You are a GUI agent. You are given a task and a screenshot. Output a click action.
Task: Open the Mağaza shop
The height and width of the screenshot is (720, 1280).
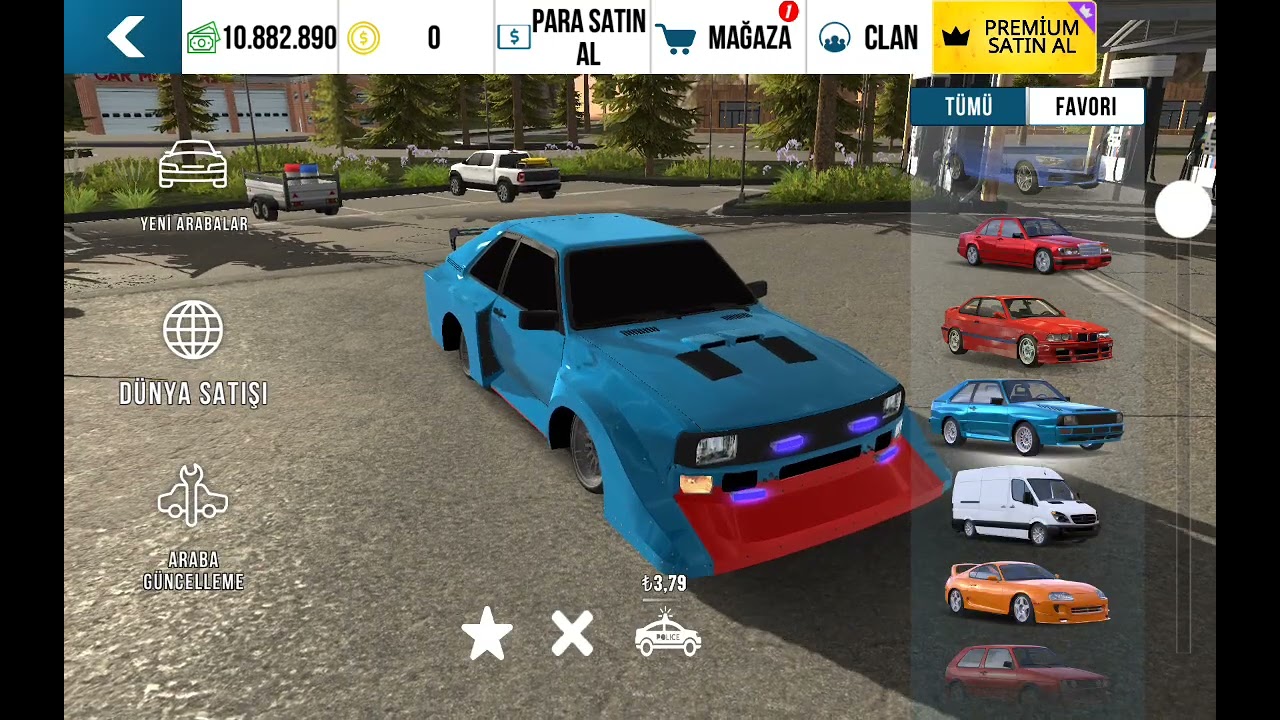[x=728, y=38]
